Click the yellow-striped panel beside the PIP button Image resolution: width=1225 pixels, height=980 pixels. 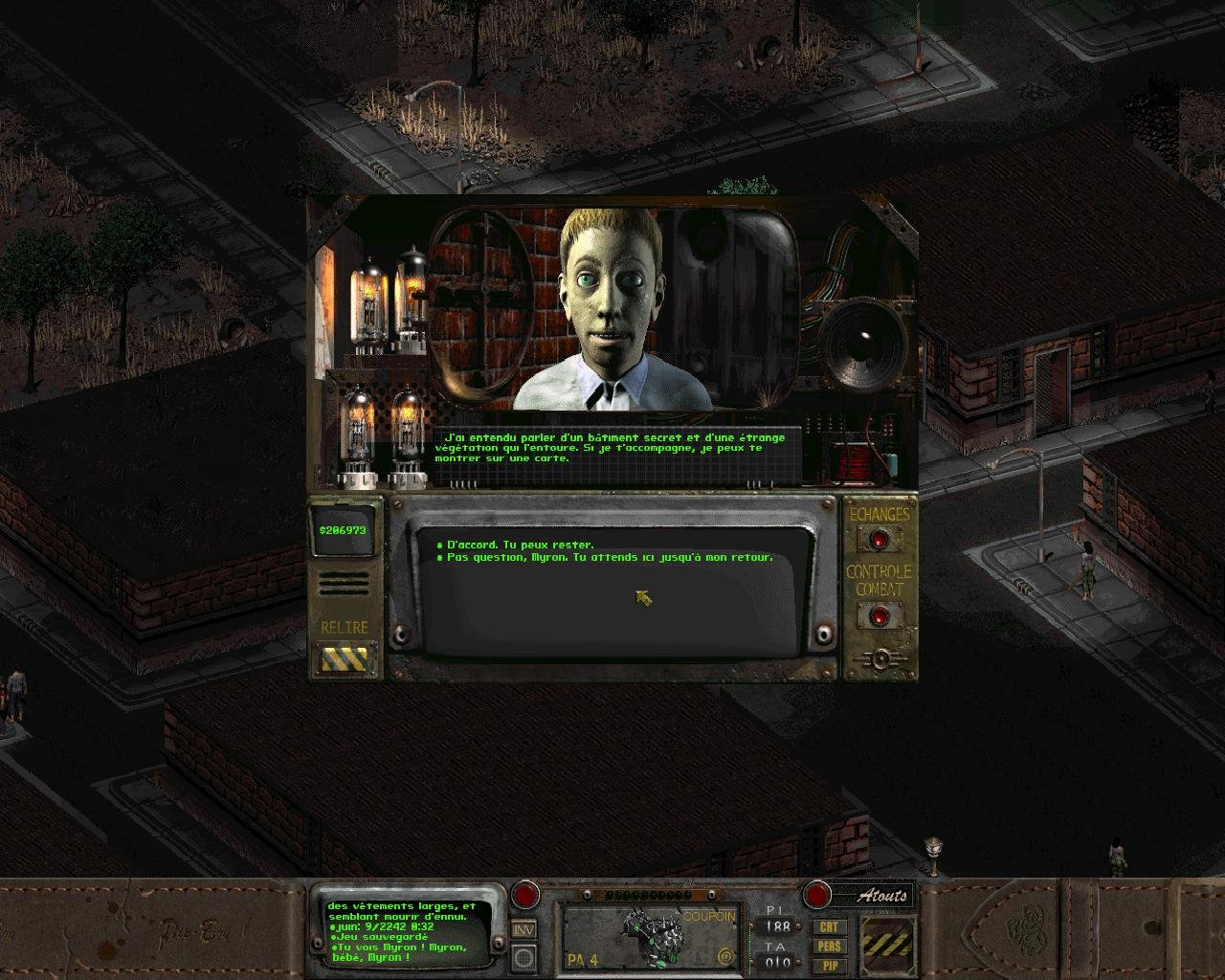[885, 947]
